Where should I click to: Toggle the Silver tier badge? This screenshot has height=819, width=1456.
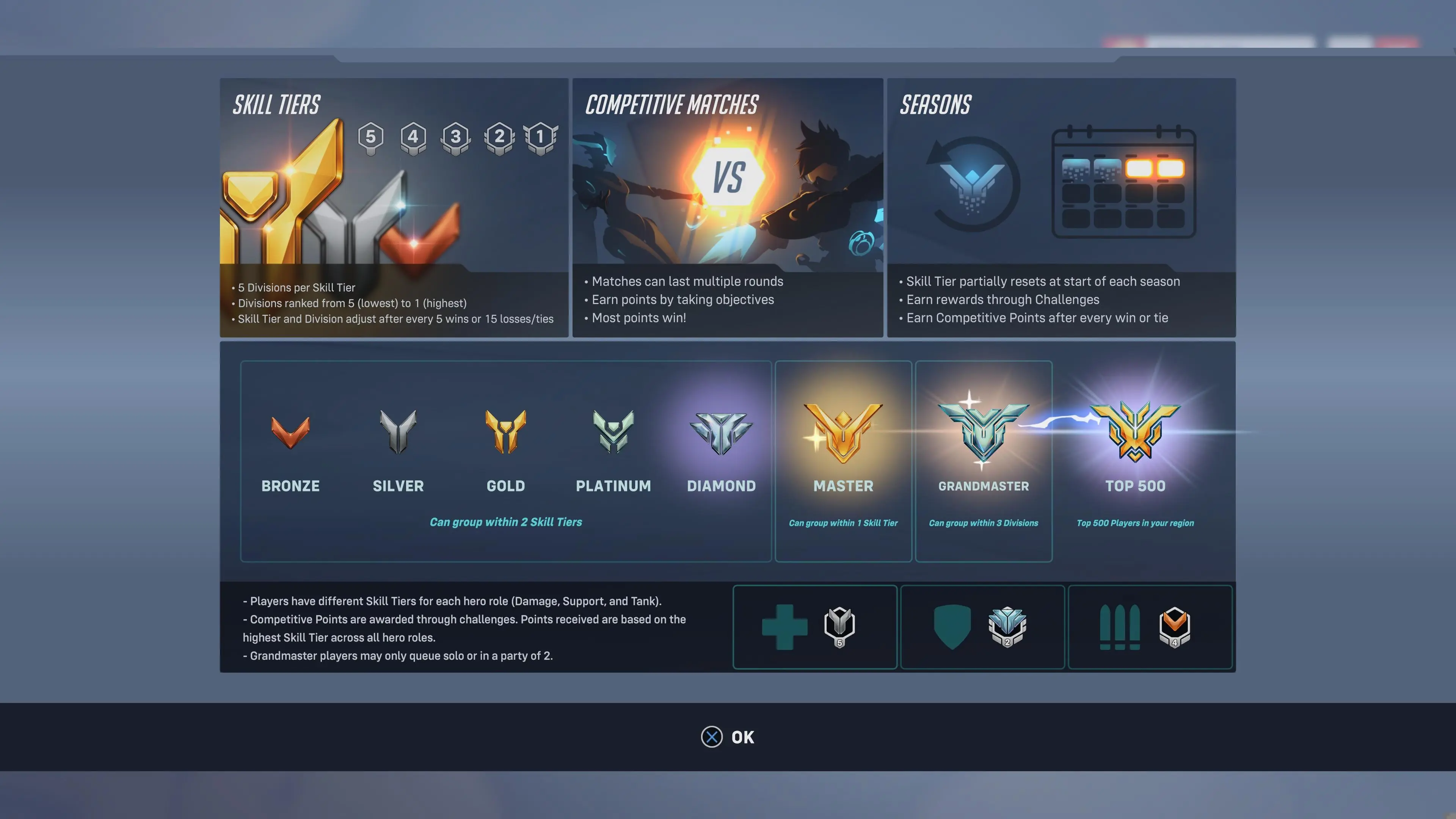tap(399, 432)
